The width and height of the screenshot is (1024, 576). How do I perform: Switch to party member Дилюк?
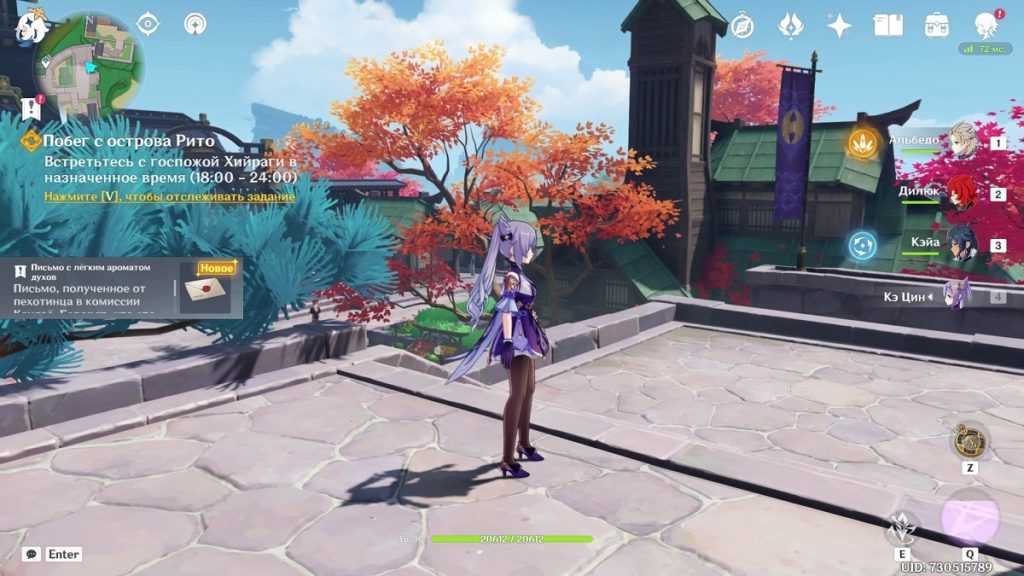pyautogui.click(x=961, y=193)
